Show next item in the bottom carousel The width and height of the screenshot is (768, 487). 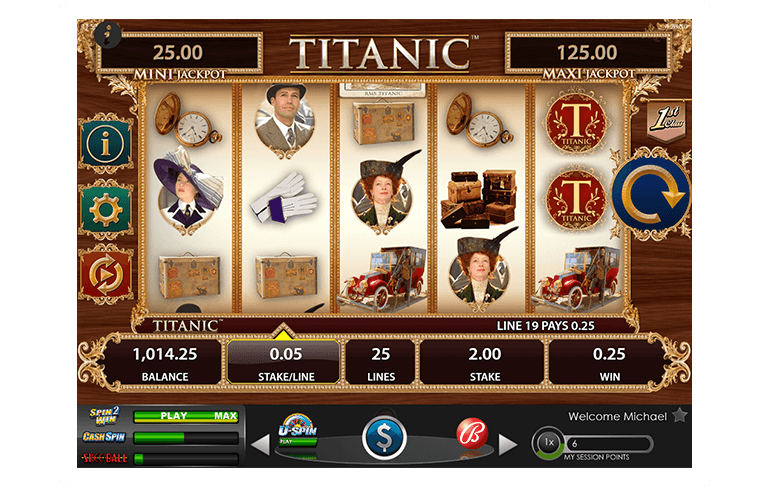click(508, 442)
